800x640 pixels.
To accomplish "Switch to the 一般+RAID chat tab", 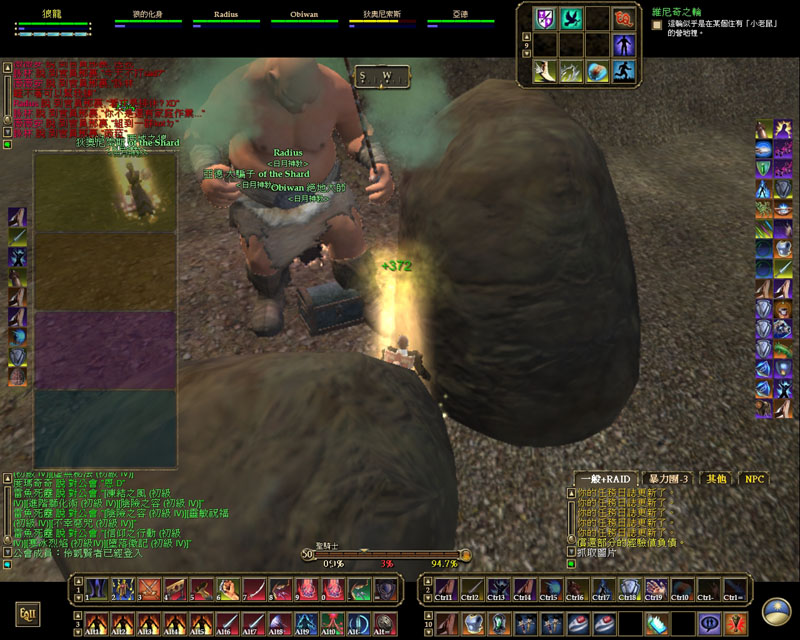I will pyautogui.click(x=605, y=479).
